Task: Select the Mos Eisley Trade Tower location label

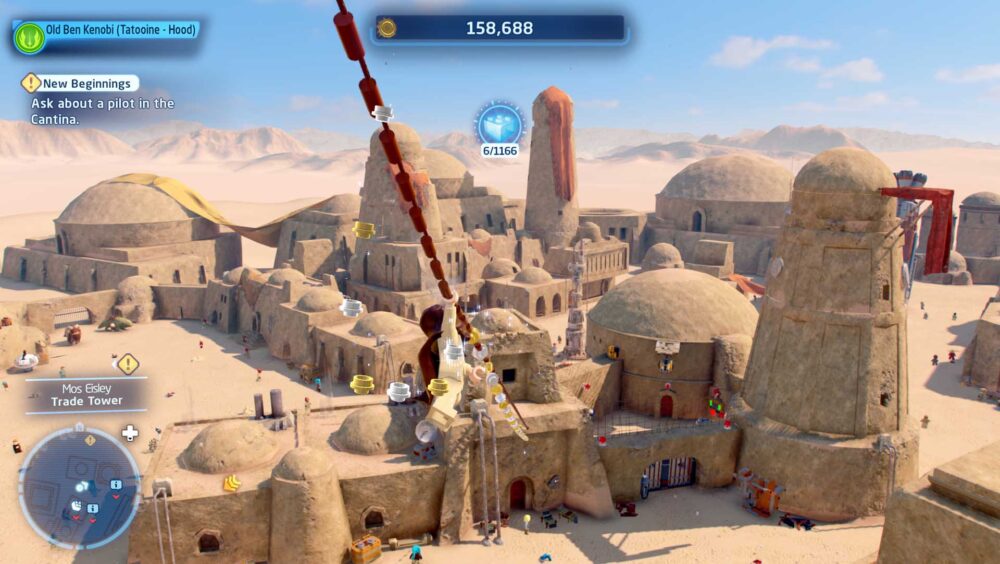Action: (x=87, y=394)
